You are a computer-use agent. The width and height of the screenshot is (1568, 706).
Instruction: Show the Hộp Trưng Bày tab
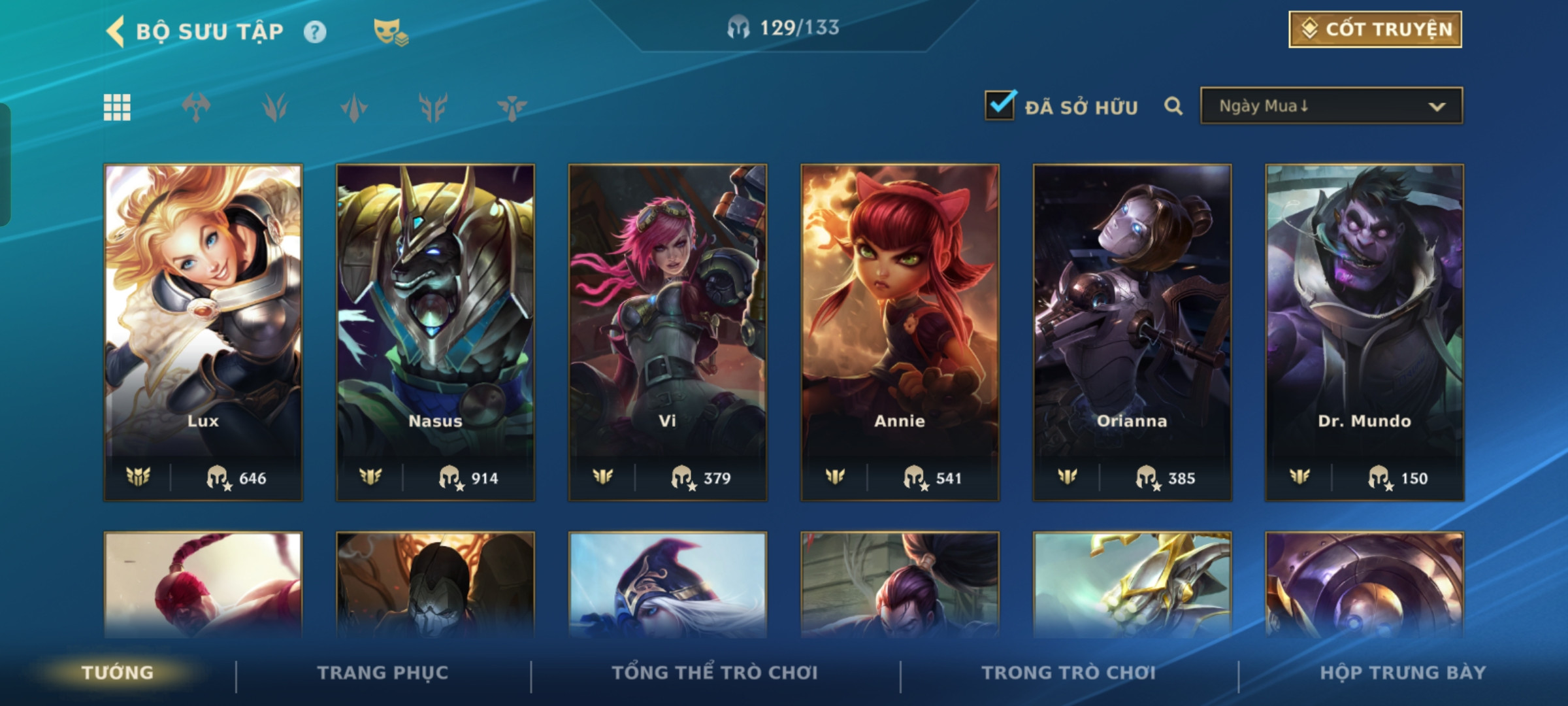pyautogui.click(x=1403, y=673)
